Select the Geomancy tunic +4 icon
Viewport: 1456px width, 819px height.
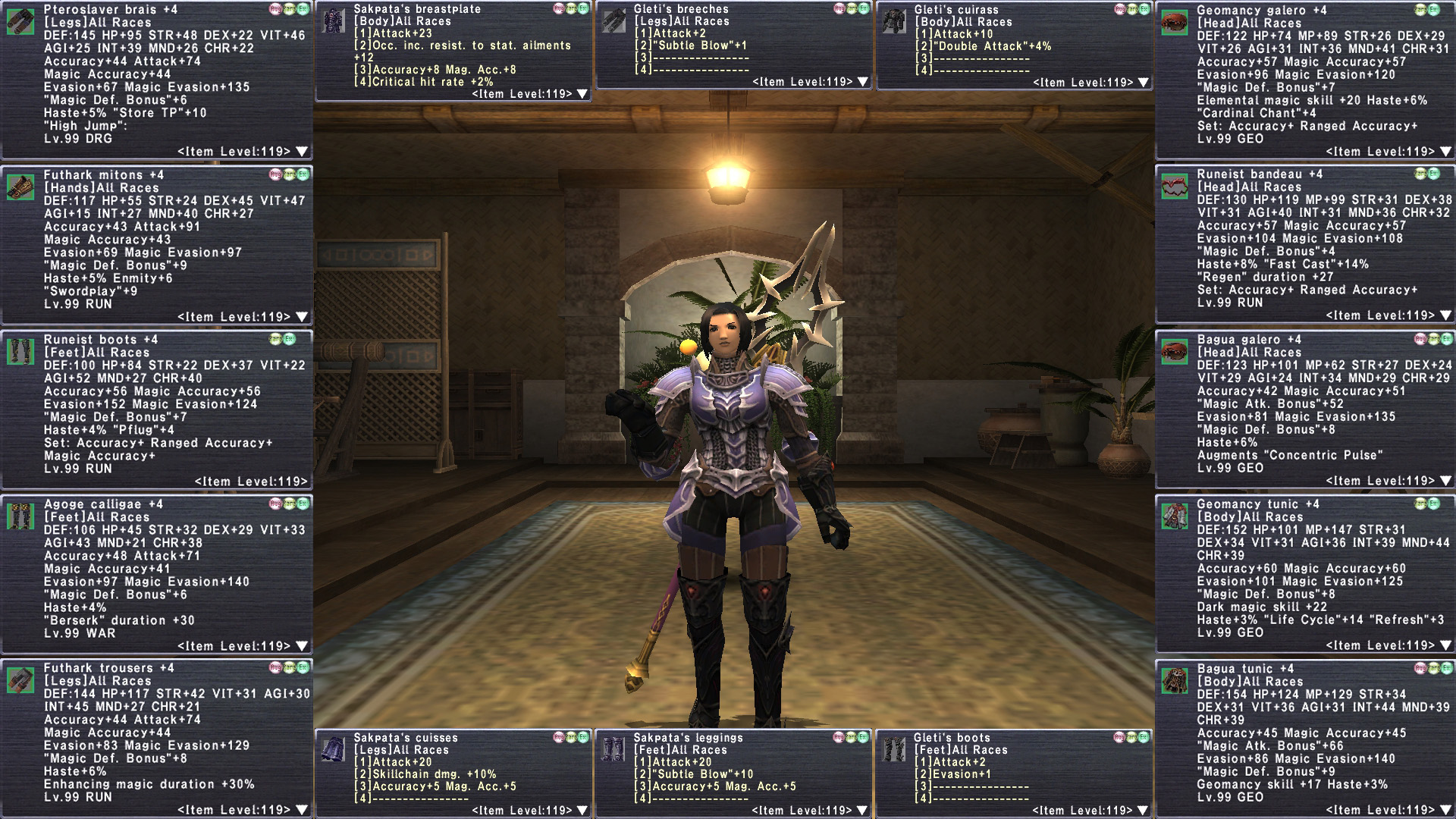1174,516
